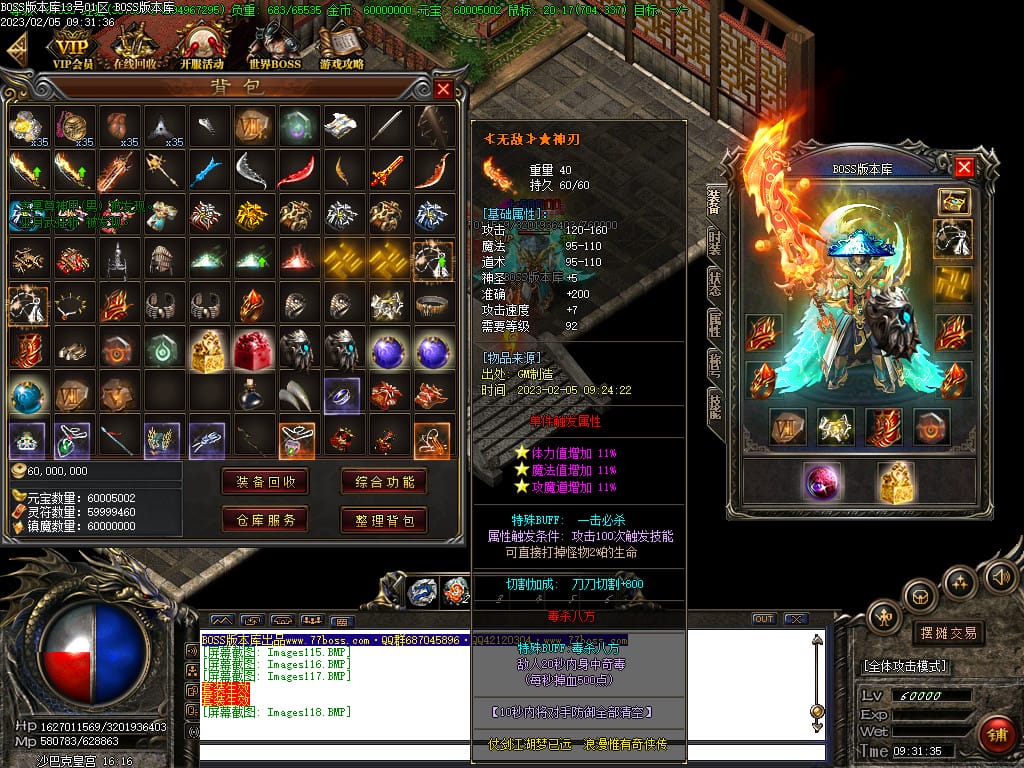This screenshot has height=768, width=1024.
Task: Open the 世界BOSS panel
Action: click(274, 49)
